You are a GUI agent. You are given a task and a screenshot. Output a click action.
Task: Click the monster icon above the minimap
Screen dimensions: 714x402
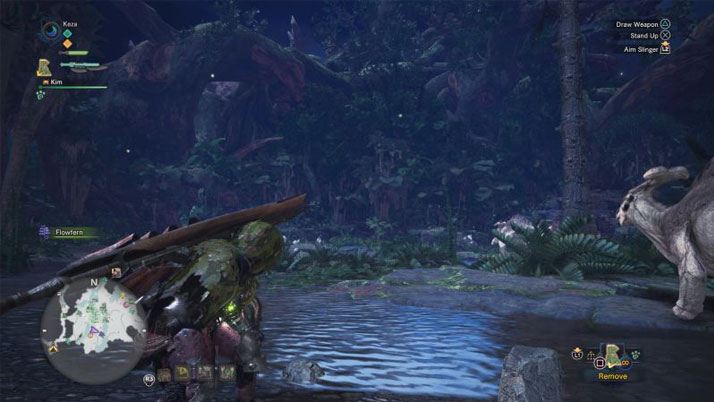pos(117,270)
